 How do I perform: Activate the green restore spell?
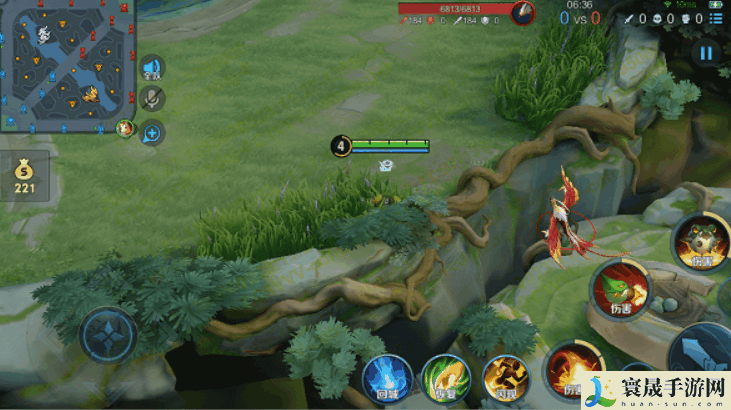tap(446, 378)
